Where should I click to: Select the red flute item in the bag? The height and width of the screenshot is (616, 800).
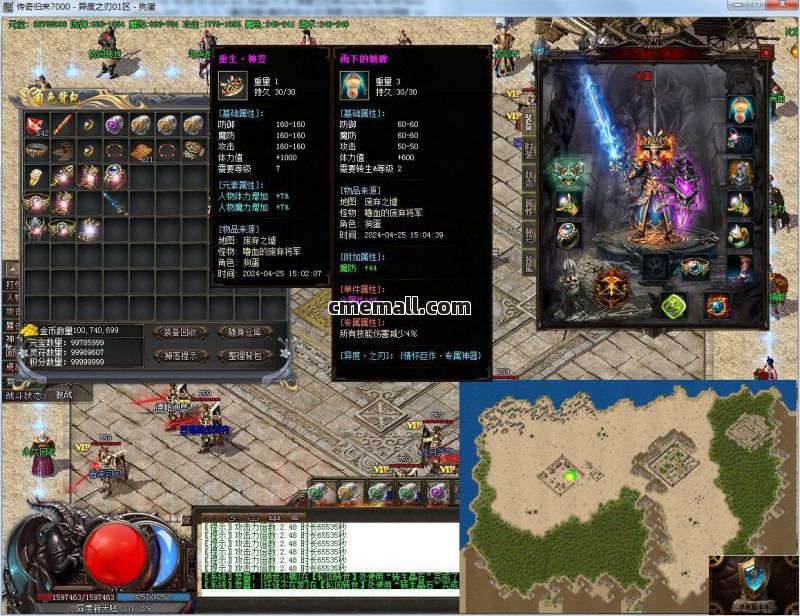pyautogui.click(x=63, y=124)
